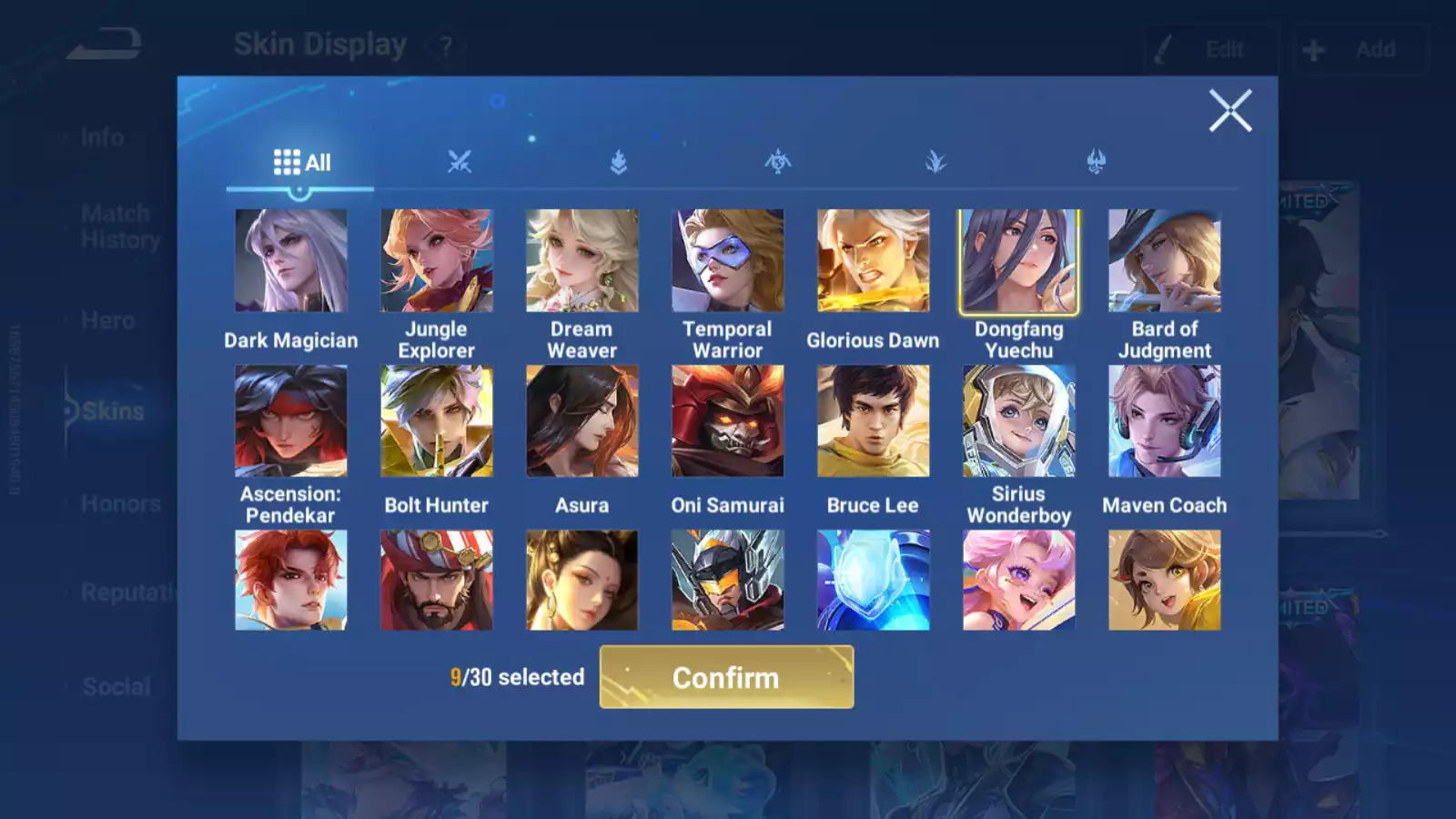Screen dimensions: 1456x819
Task: Deselect the highlighted Dongfang Yuechu skin
Action: 1018,260
